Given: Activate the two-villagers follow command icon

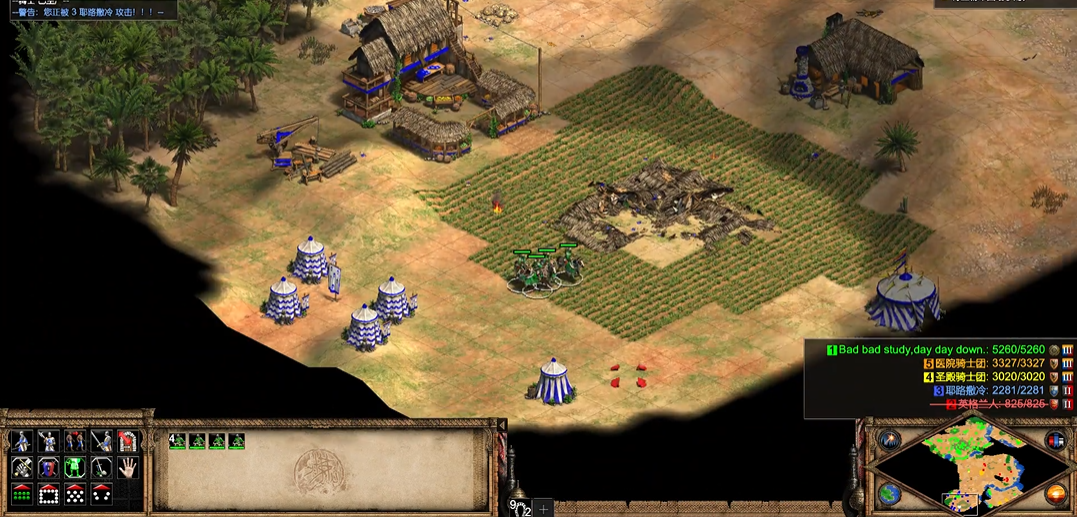Looking at the screenshot, I should [x=74, y=441].
